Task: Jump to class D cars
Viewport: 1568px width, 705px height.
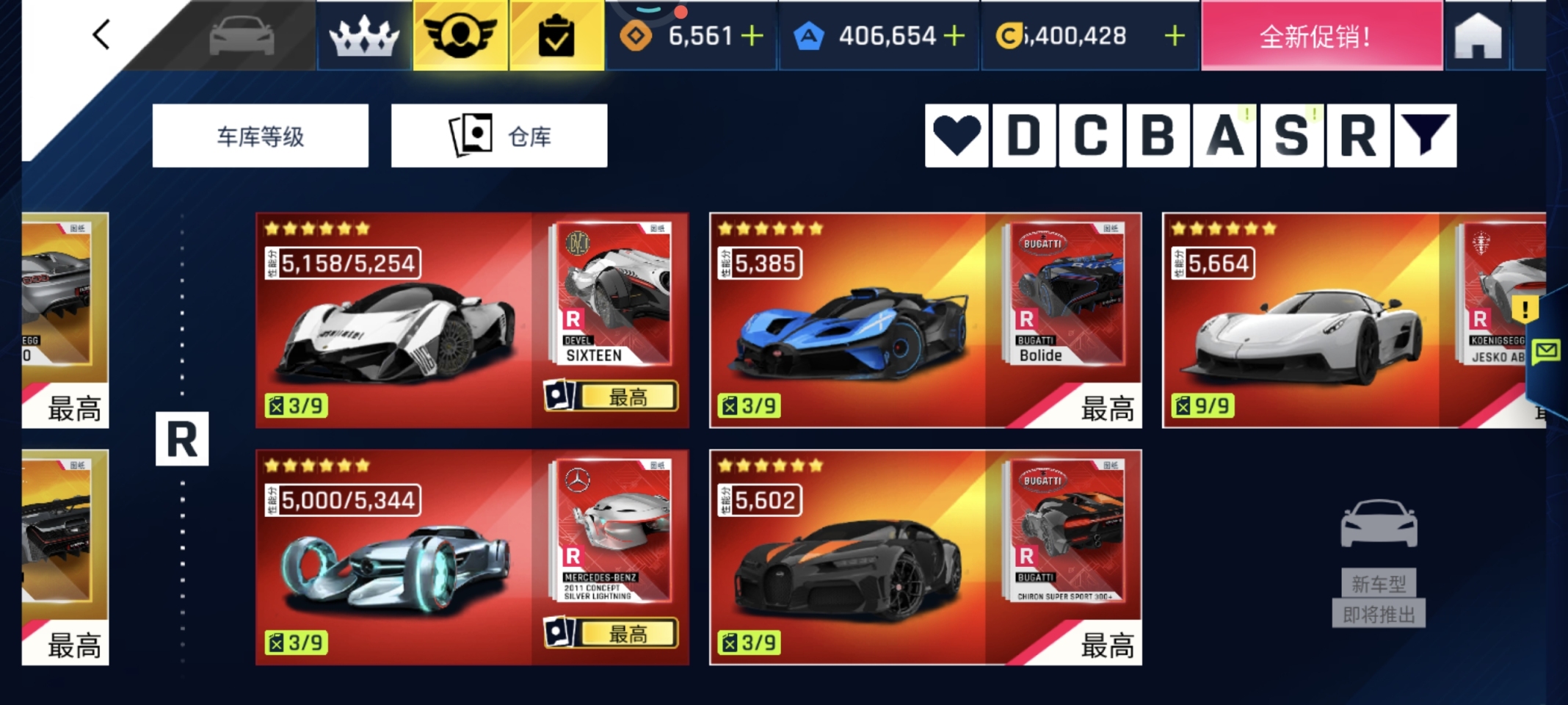Action: pyautogui.click(x=1024, y=136)
